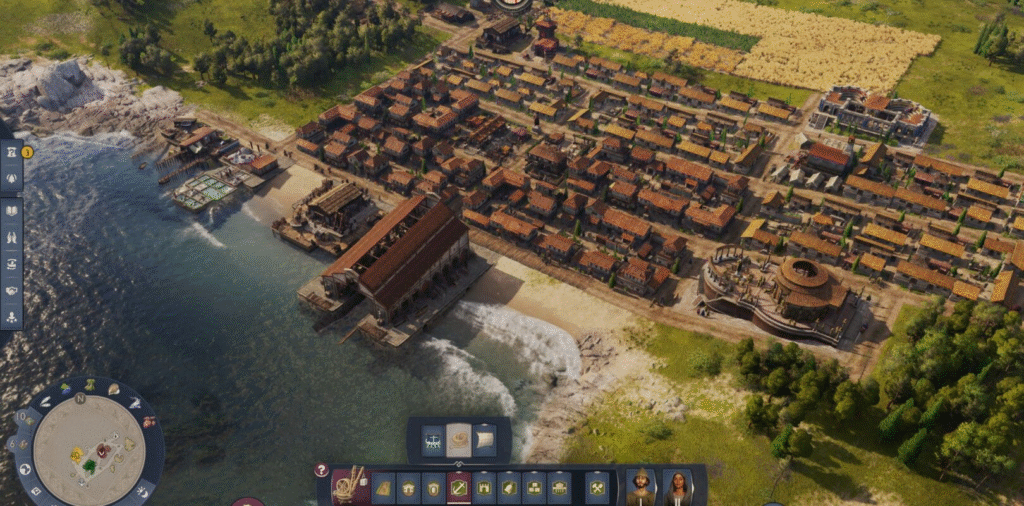Image resolution: width=1024 pixels, height=506 pixels.
Task: Choose the house residence building category
Action: coord(409,489)
